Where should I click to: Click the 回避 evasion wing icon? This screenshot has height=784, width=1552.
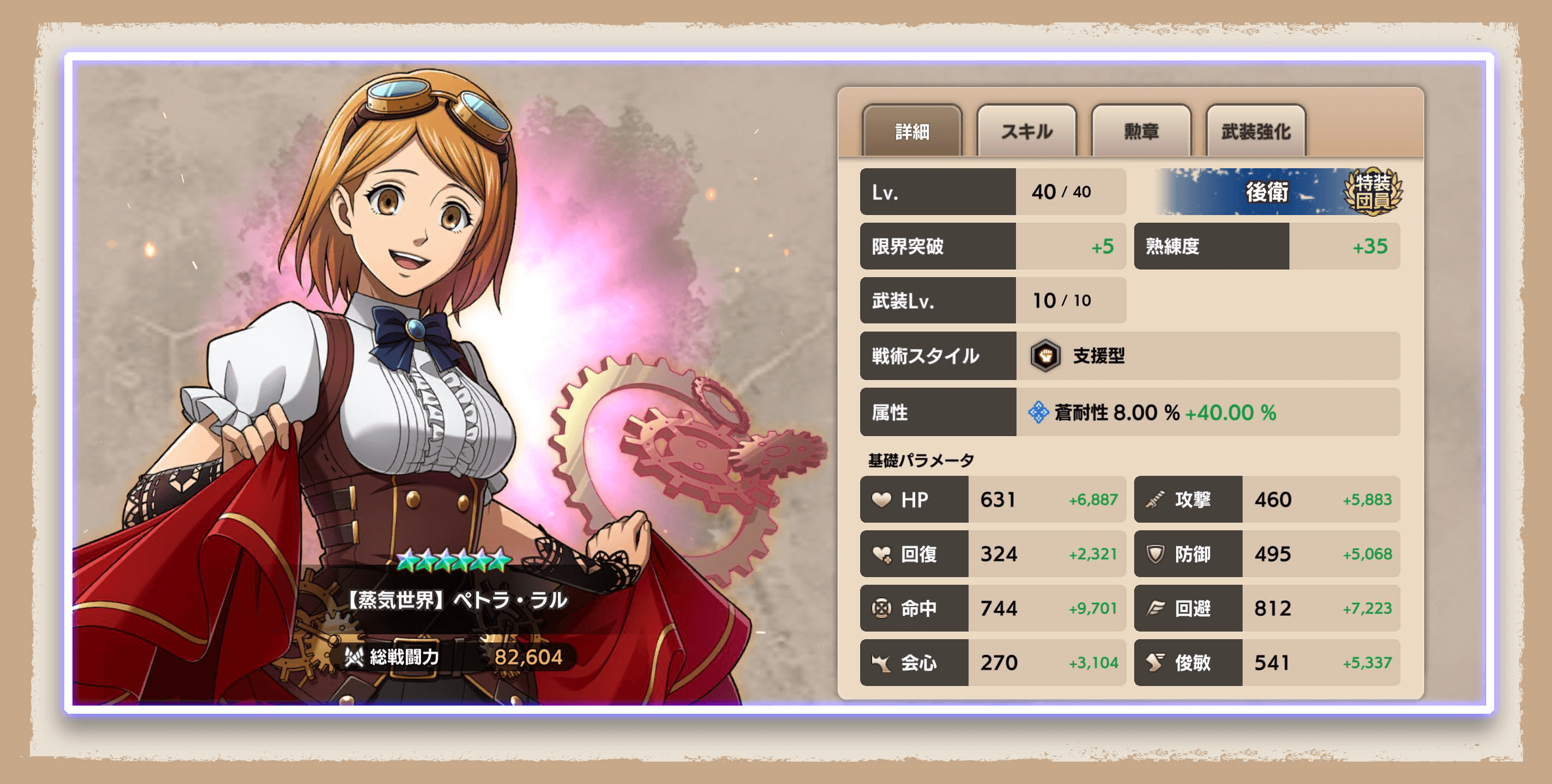point(1156,608)
